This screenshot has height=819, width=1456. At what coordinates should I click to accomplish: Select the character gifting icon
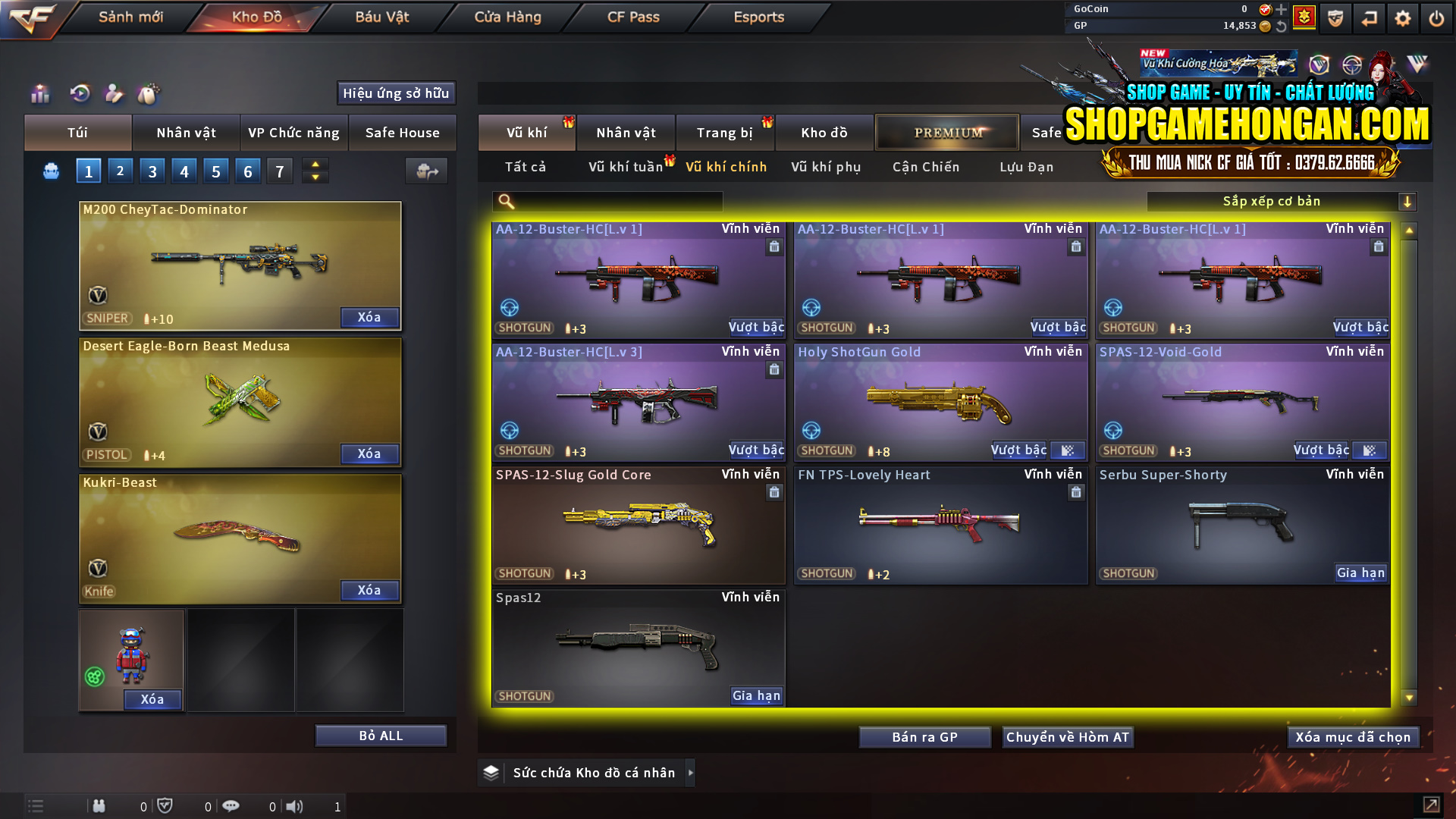pyautogui.click(x=115, y=93)
